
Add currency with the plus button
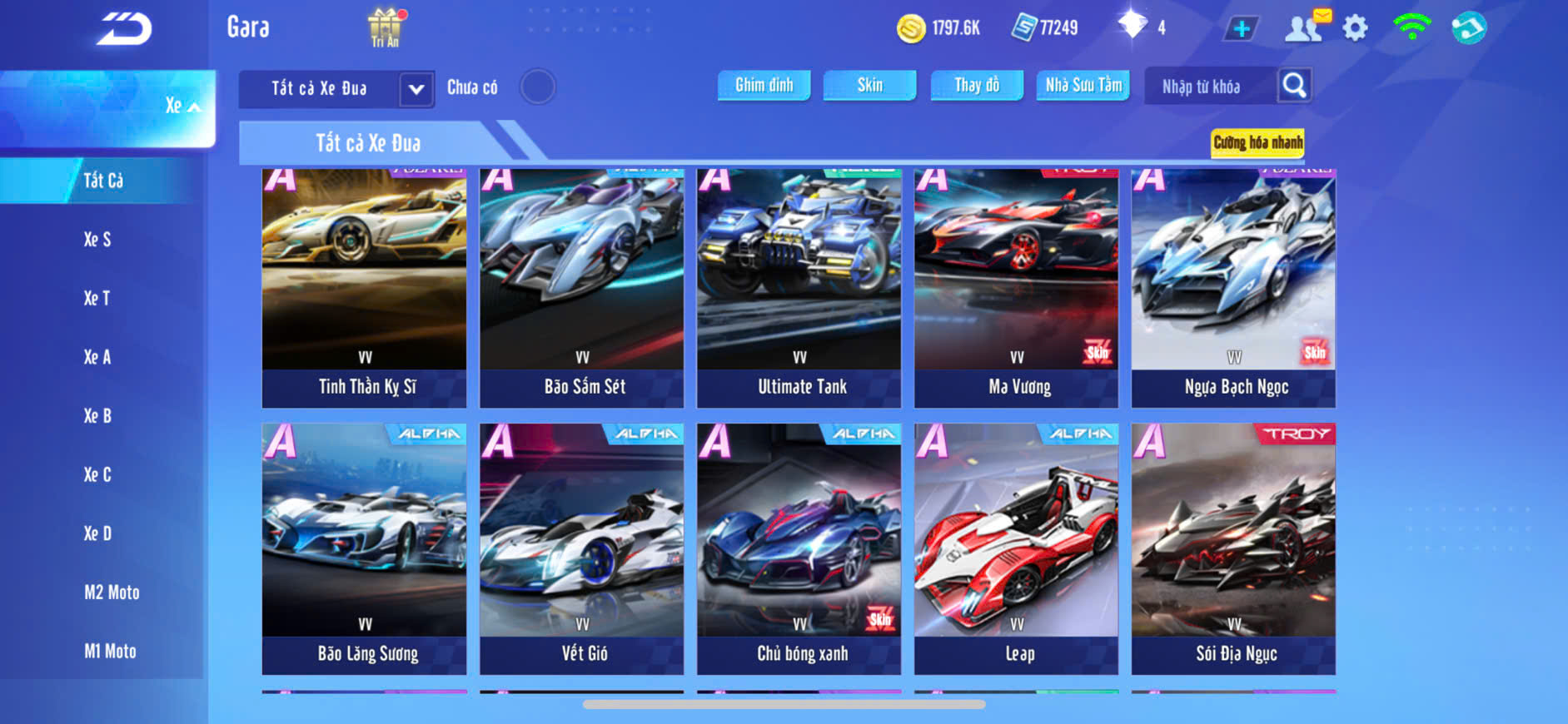[x=1241, y=29]
